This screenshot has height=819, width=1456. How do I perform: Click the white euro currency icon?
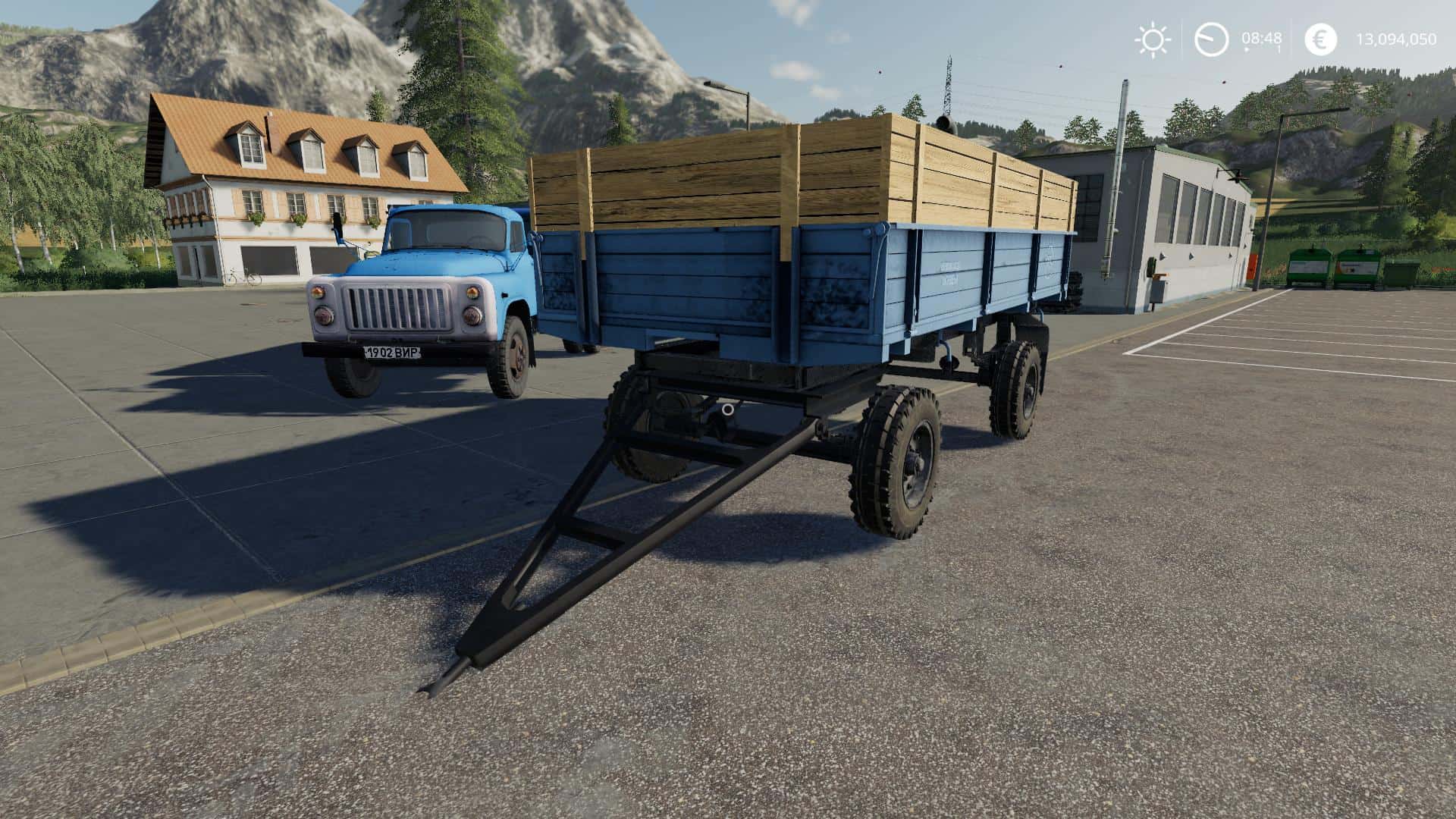1319,39
